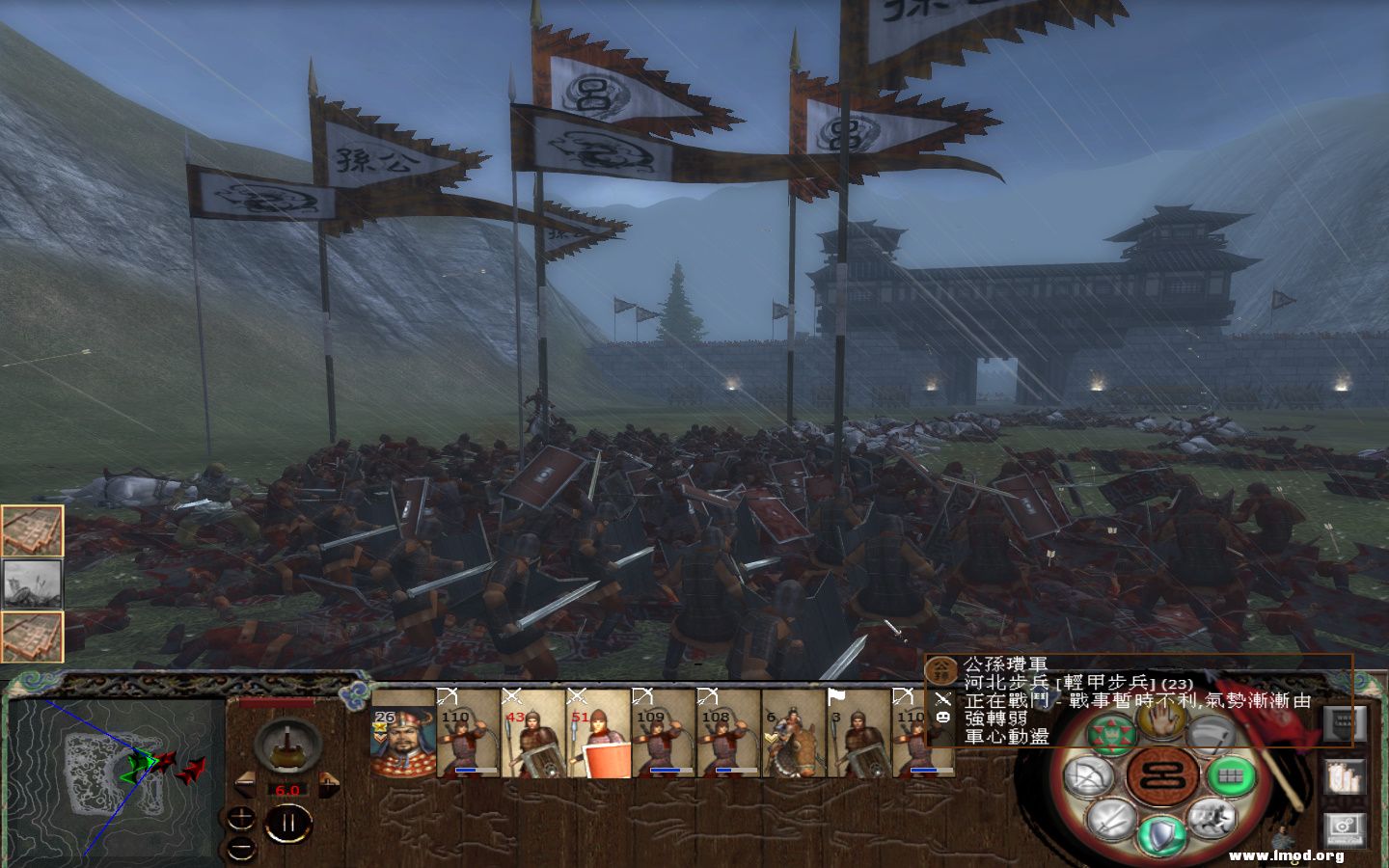Activate the melee attack swords icon
This screenshot has width=1389, height=868.
(x=1110, y=821)
